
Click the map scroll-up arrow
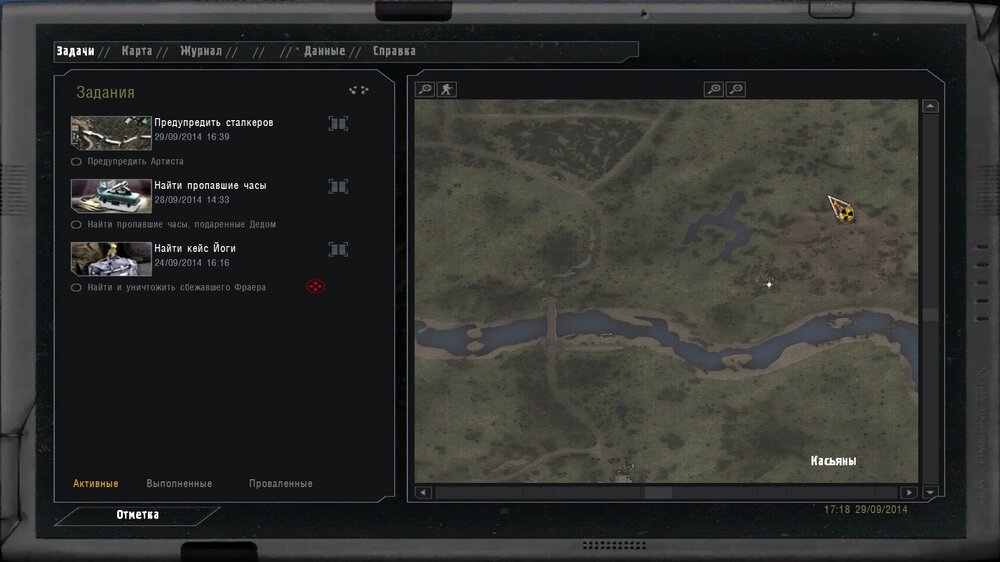tap(931, 106)
